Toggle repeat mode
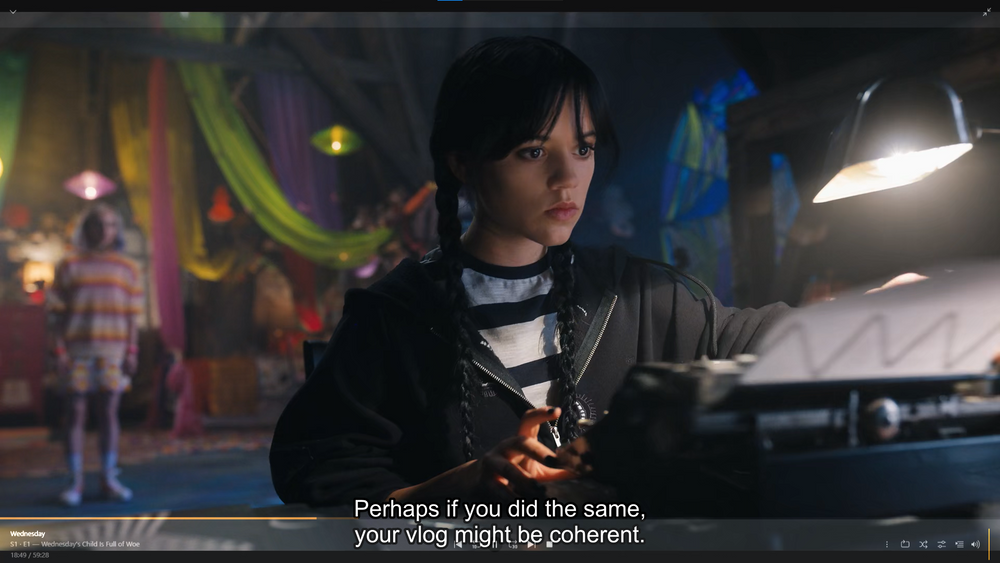Screen dimensions: 1000x563 click(x=905, y=544)
